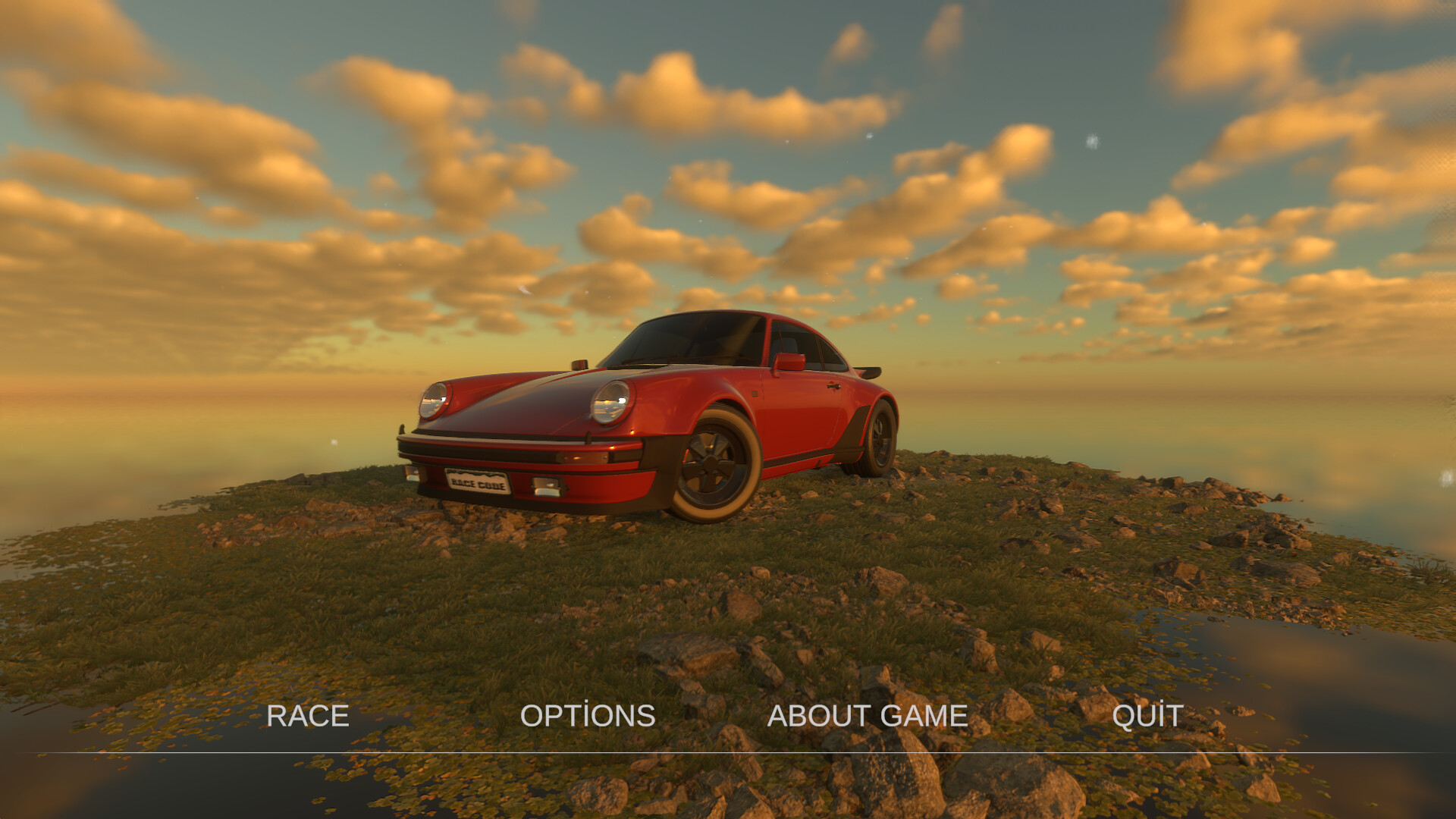The width and height of the screenshot is (1456, 819).
Task: Click the car's left headlight
Action: [x=435, y=400]
